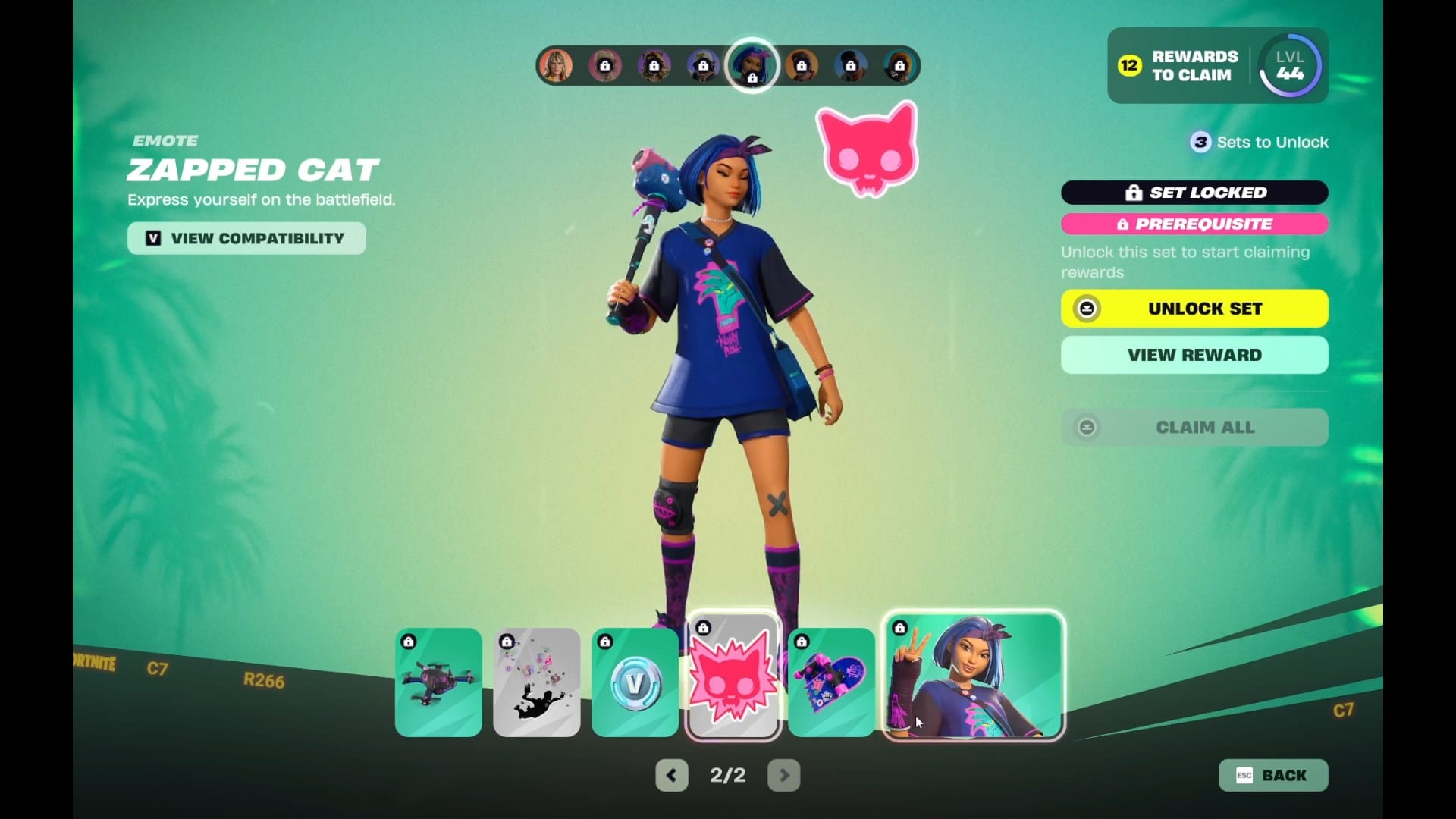Open the View Reward button
Viewport: 1456px width, 819px height.
pyautogui.click(x=1194, y=355)
